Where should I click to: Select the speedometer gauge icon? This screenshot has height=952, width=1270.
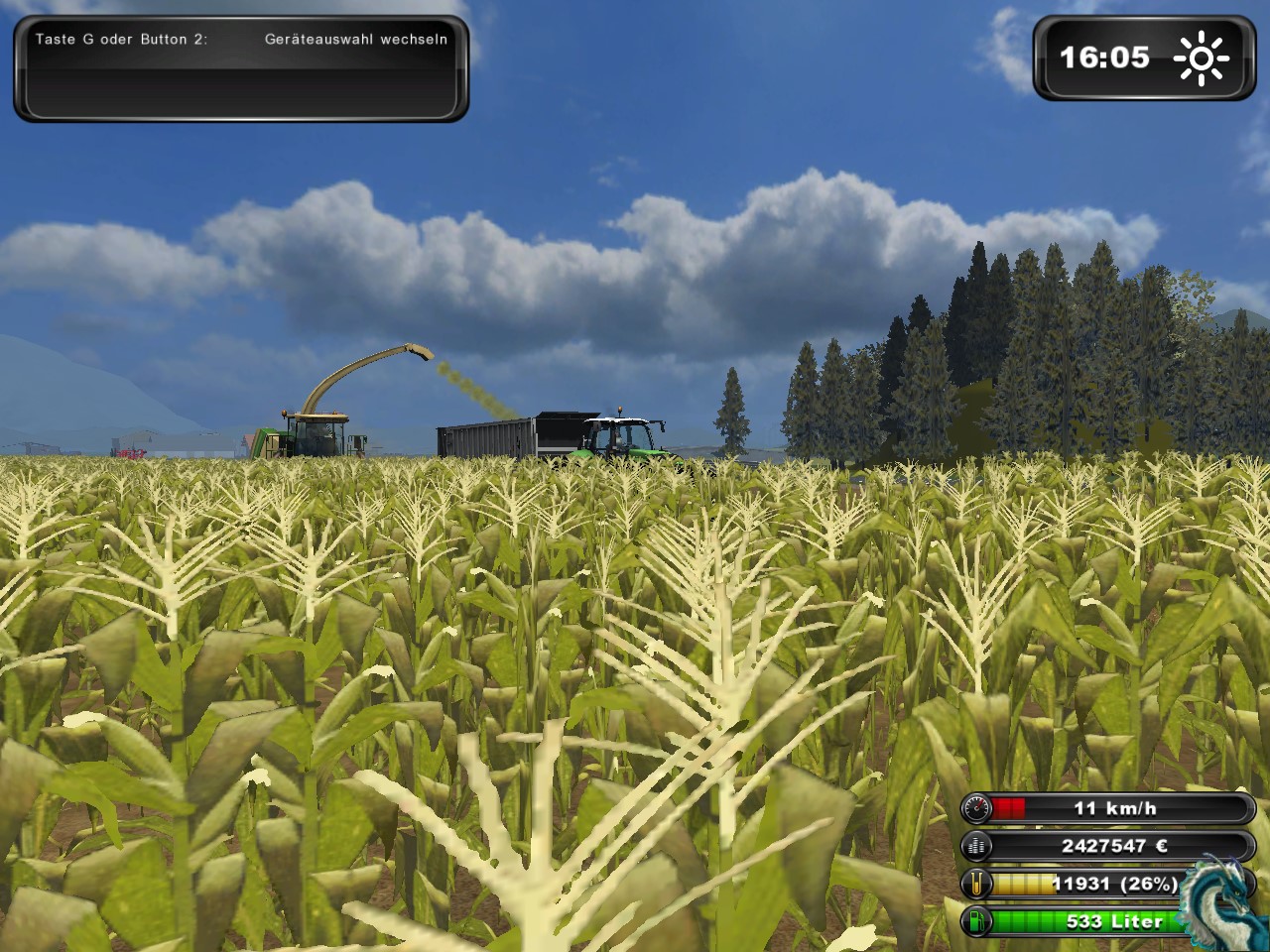click(976, 809)
